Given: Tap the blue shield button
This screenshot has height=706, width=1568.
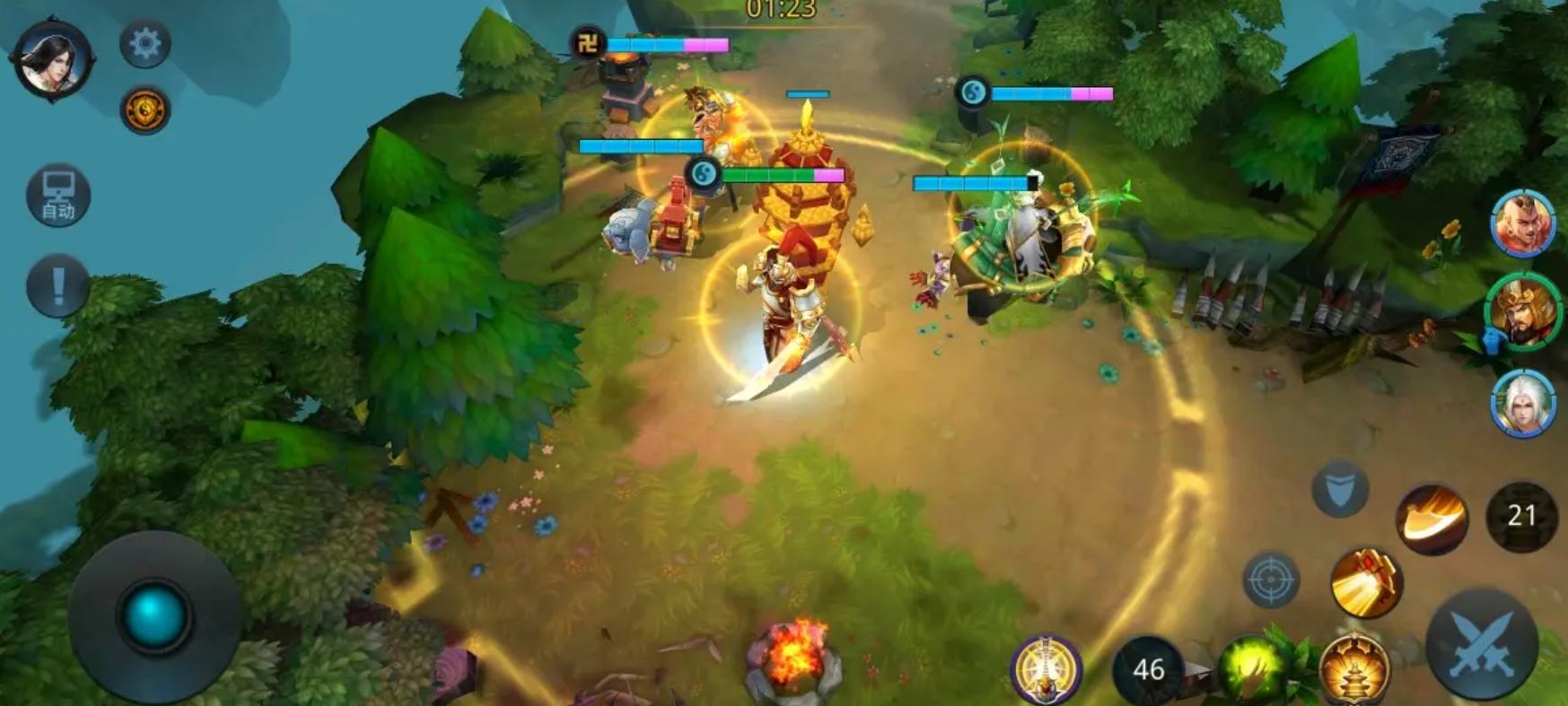Looking at the screenshot, I should (x=1339, y=490).
